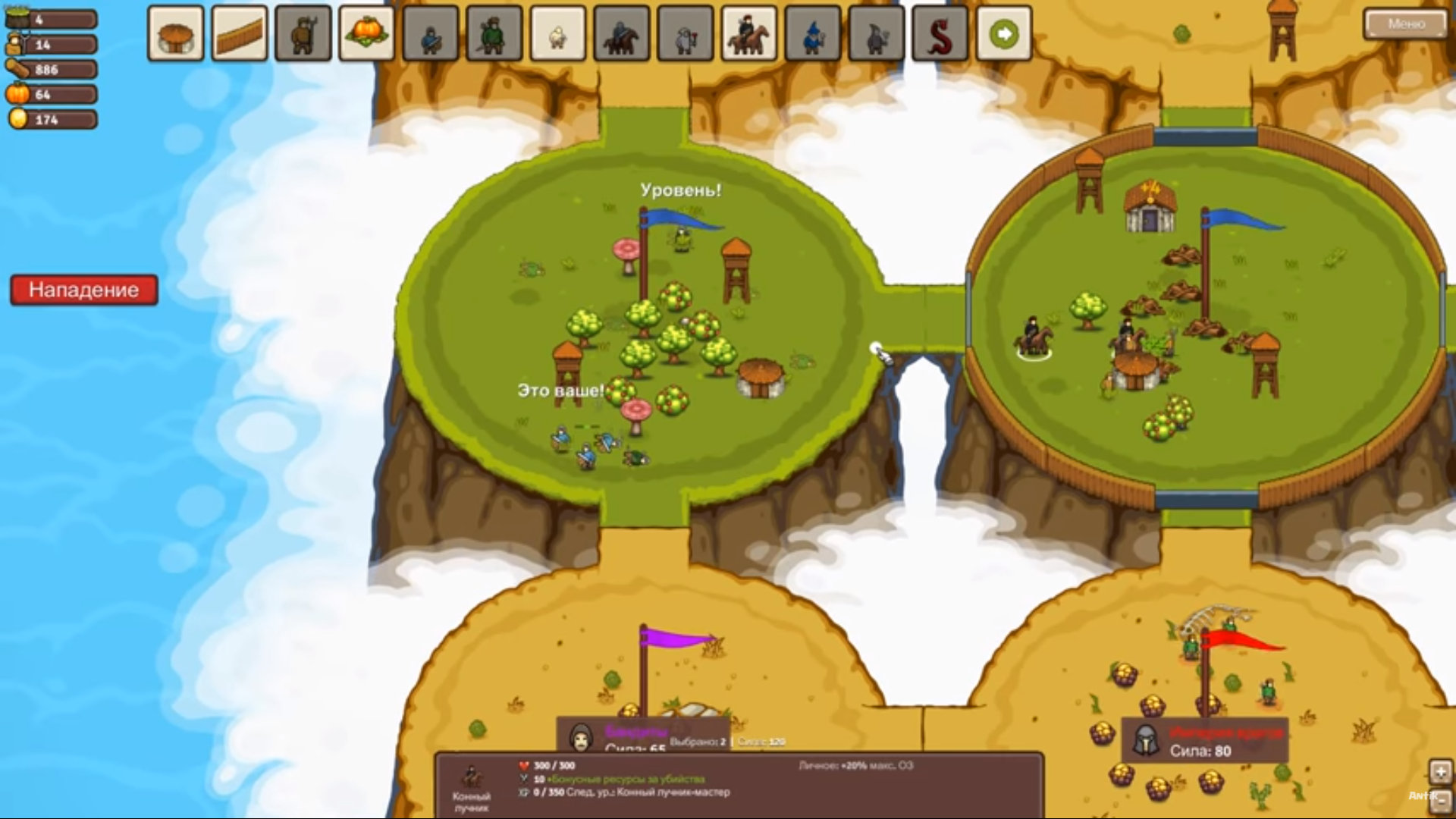This screenshot has width=1456, height=819.
Task: Select the grey axeman unit icon
Action: [686, 34]
